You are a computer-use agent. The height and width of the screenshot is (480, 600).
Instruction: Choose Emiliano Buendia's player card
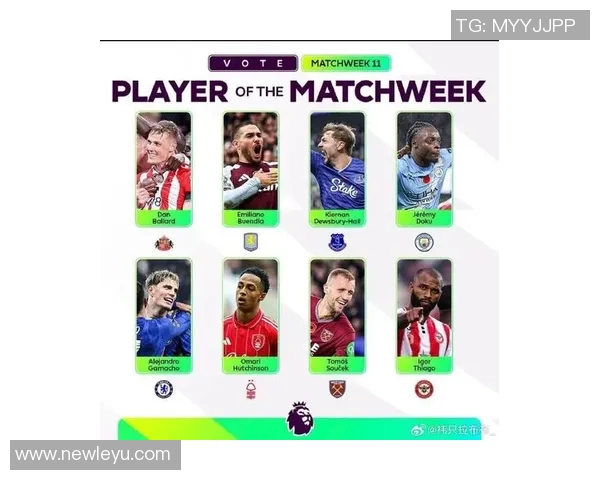pyautogui.click(x=250, y=168)
